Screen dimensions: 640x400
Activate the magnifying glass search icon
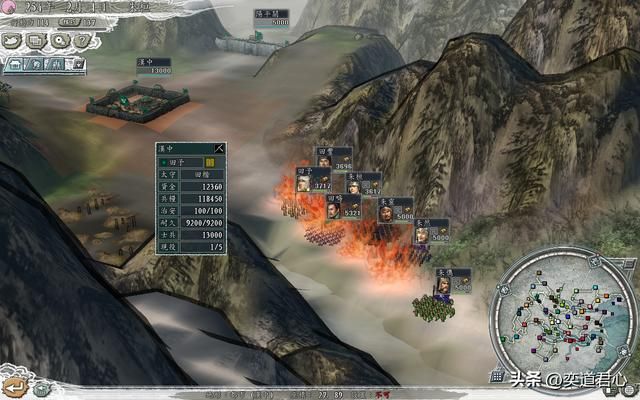[59, 41]
